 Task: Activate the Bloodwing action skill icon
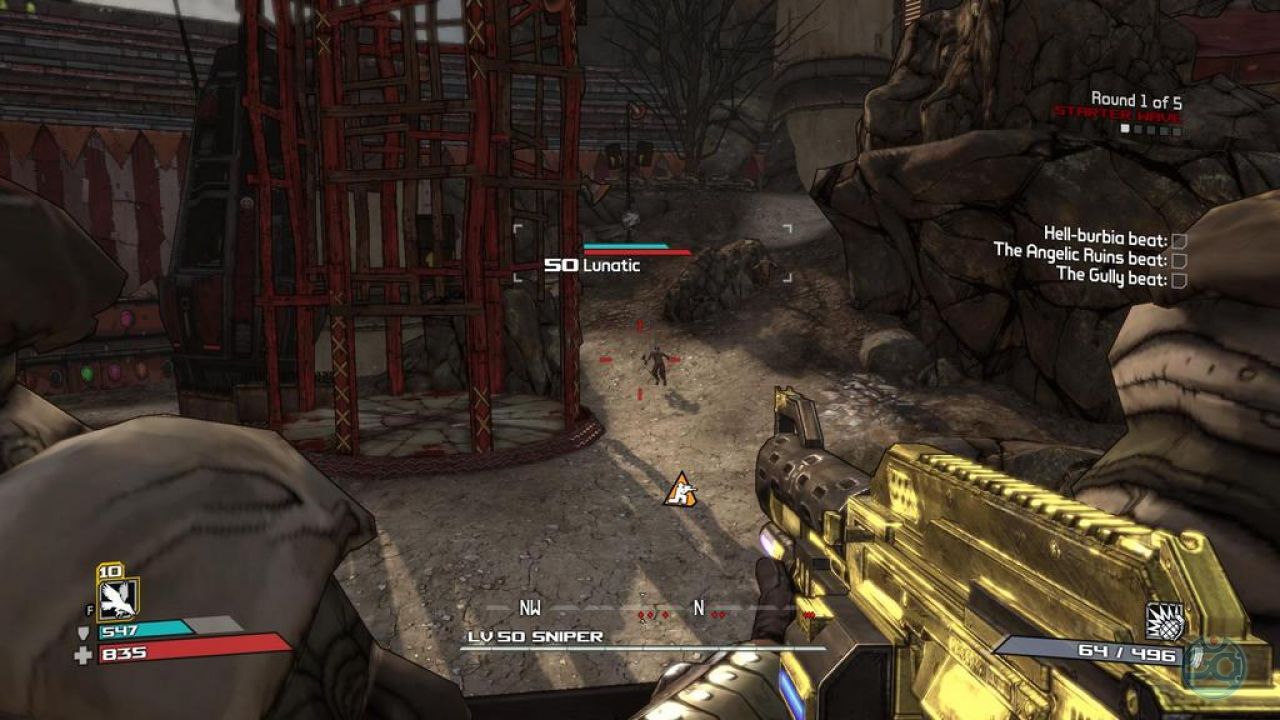pos(118,598)
